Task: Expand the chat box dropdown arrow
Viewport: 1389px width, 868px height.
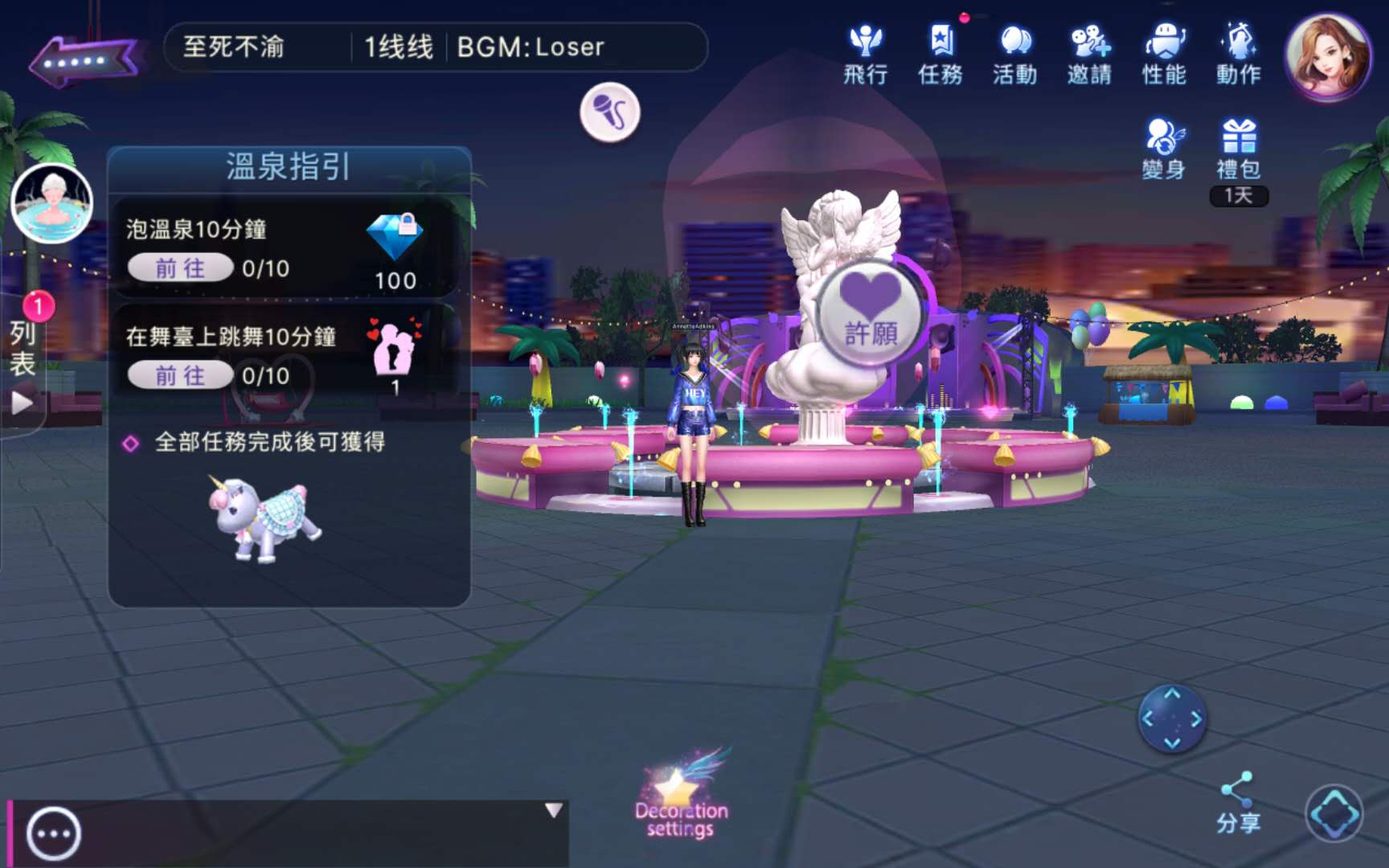Action: [x=553, y=810]
